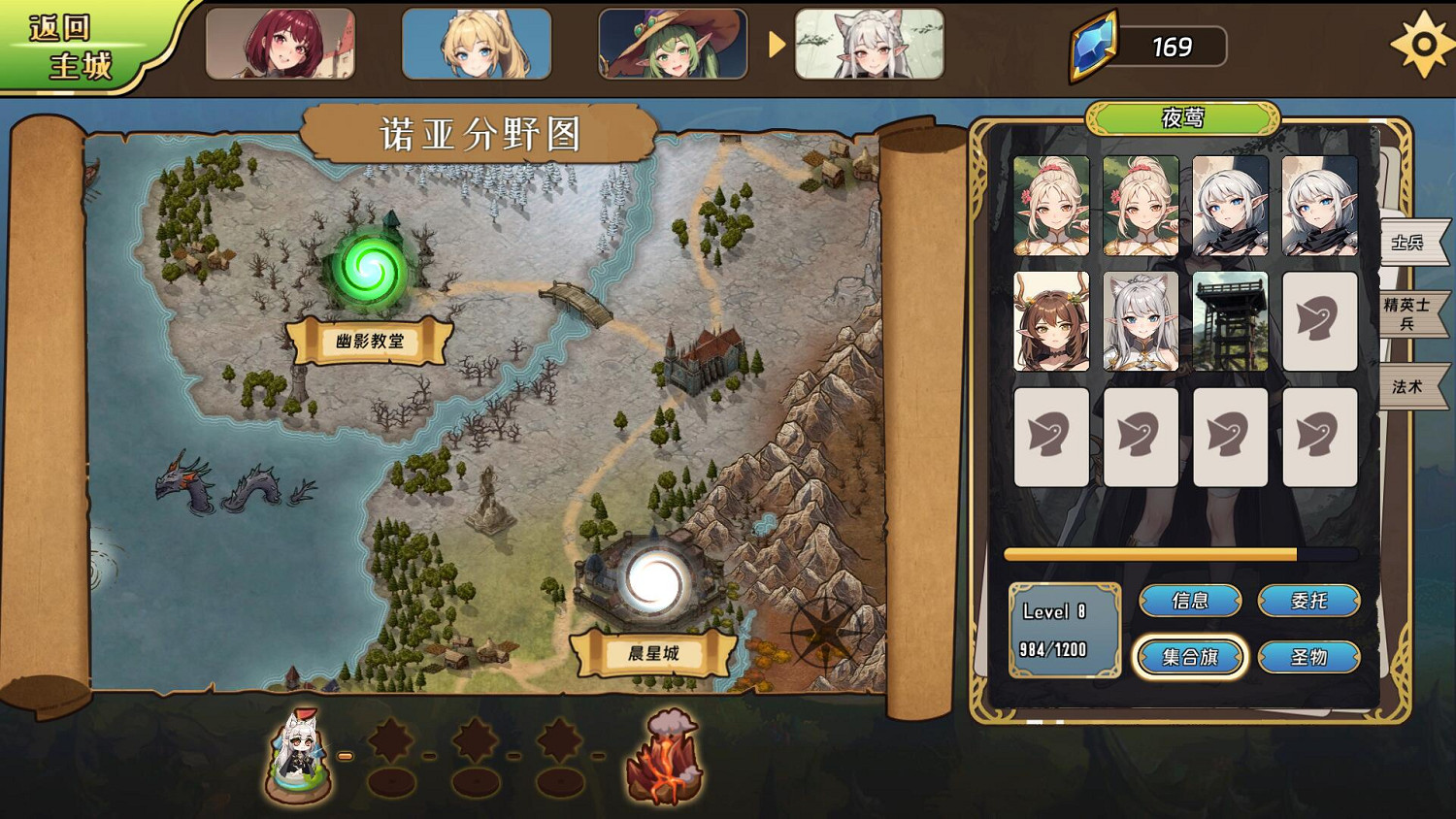
Task: Click the 圣物 button
Action: (1308, 657)
